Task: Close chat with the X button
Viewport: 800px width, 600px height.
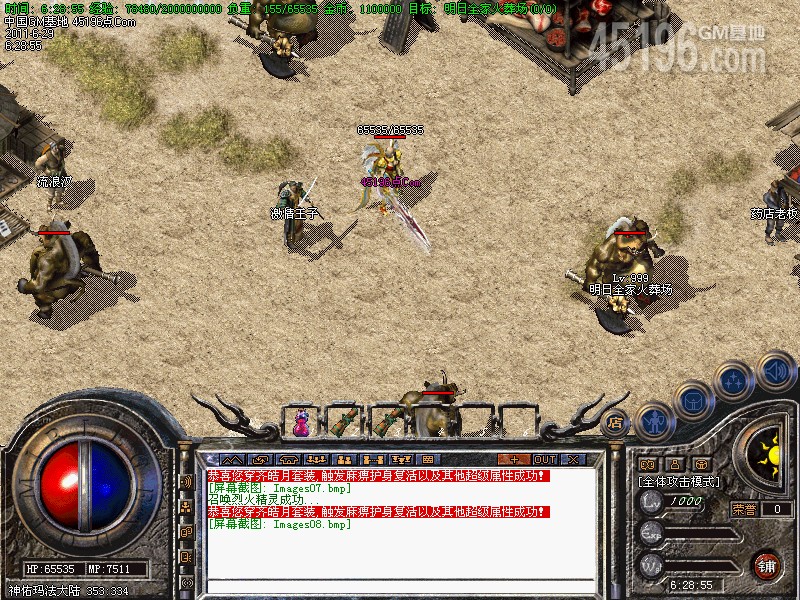Action: [573, 459]
